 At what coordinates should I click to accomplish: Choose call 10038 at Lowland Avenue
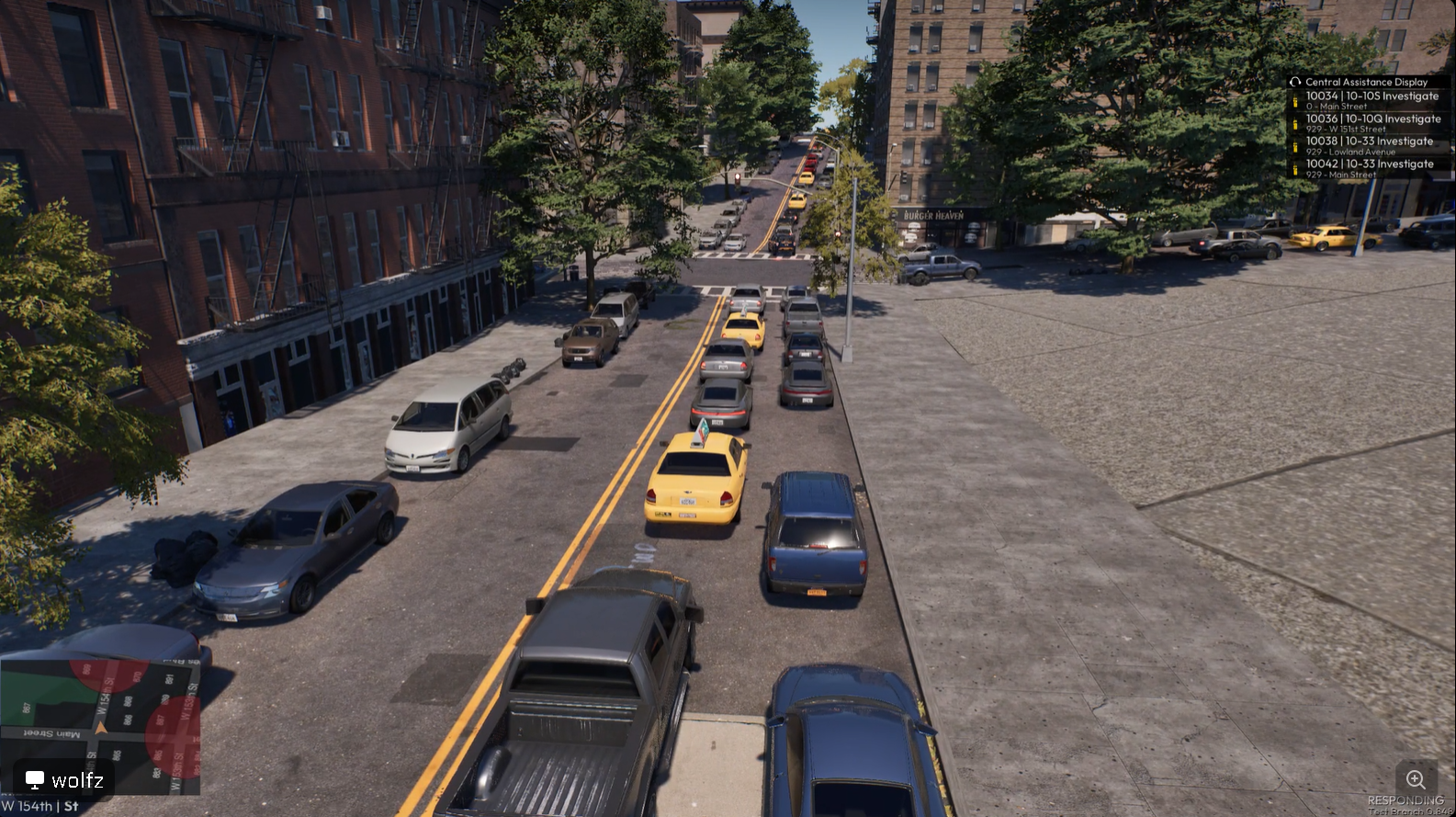[1369, 145]
